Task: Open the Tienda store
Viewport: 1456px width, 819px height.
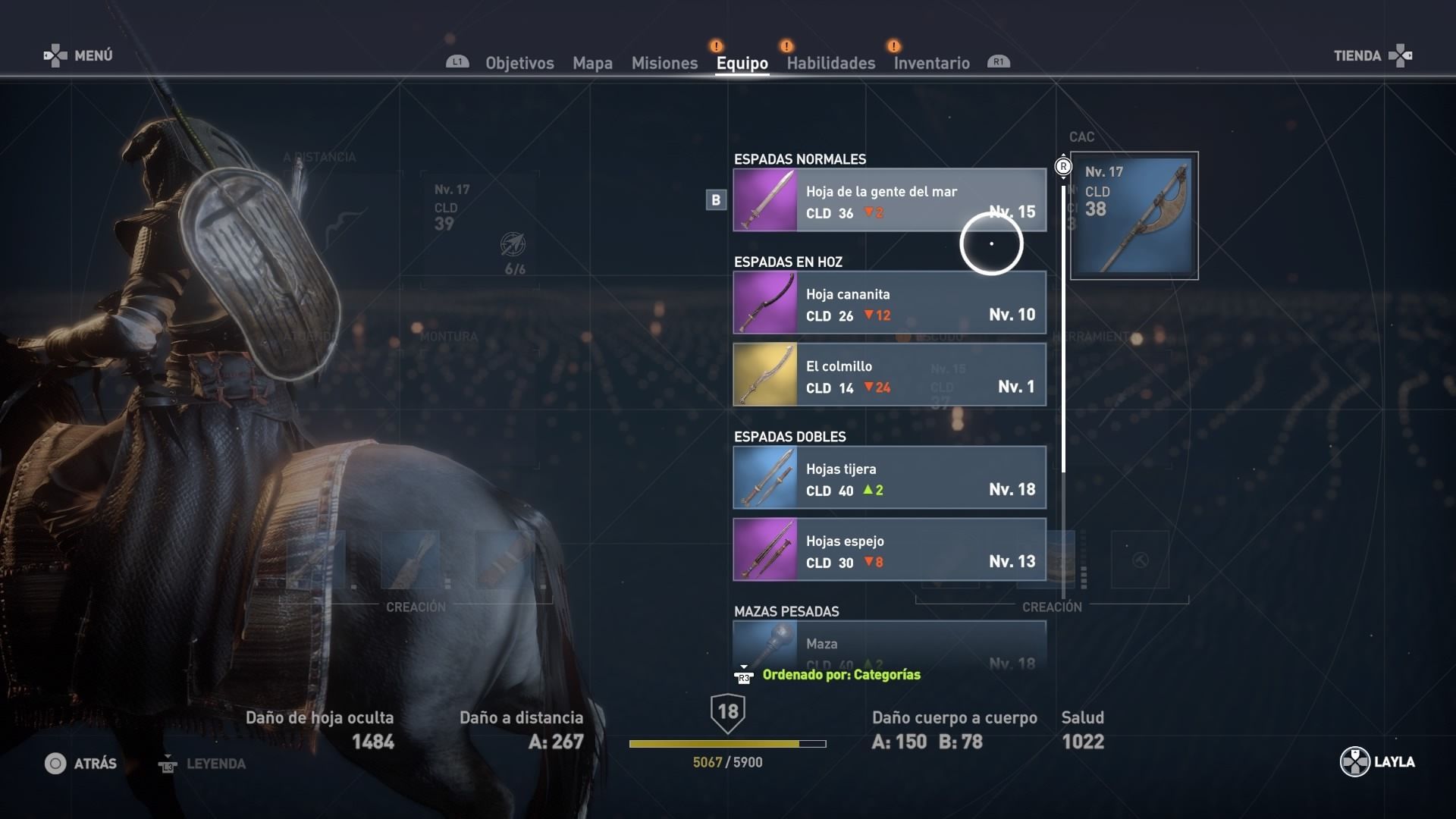Action: [1372, 55]
